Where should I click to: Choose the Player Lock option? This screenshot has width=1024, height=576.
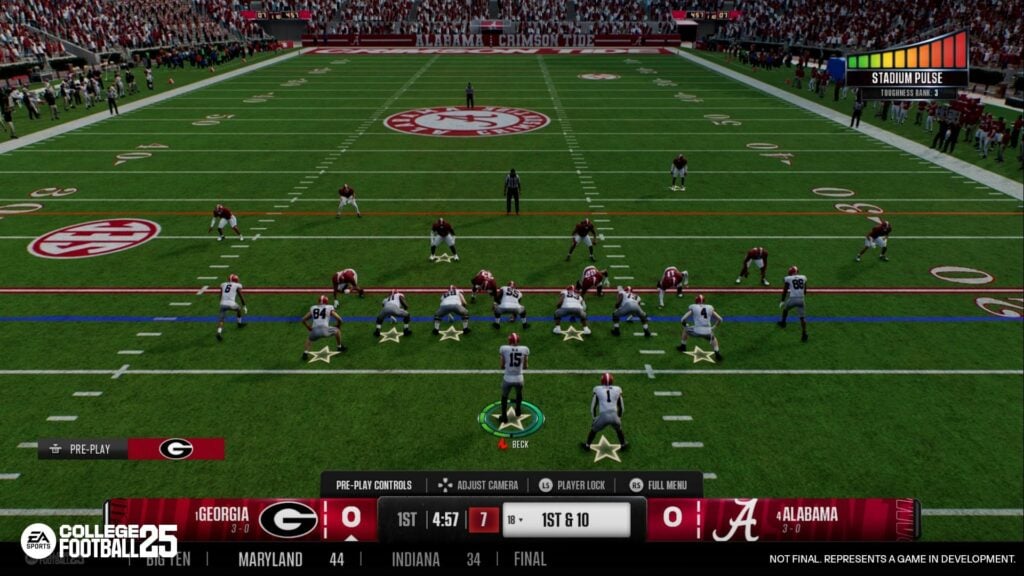pos(574,485)
